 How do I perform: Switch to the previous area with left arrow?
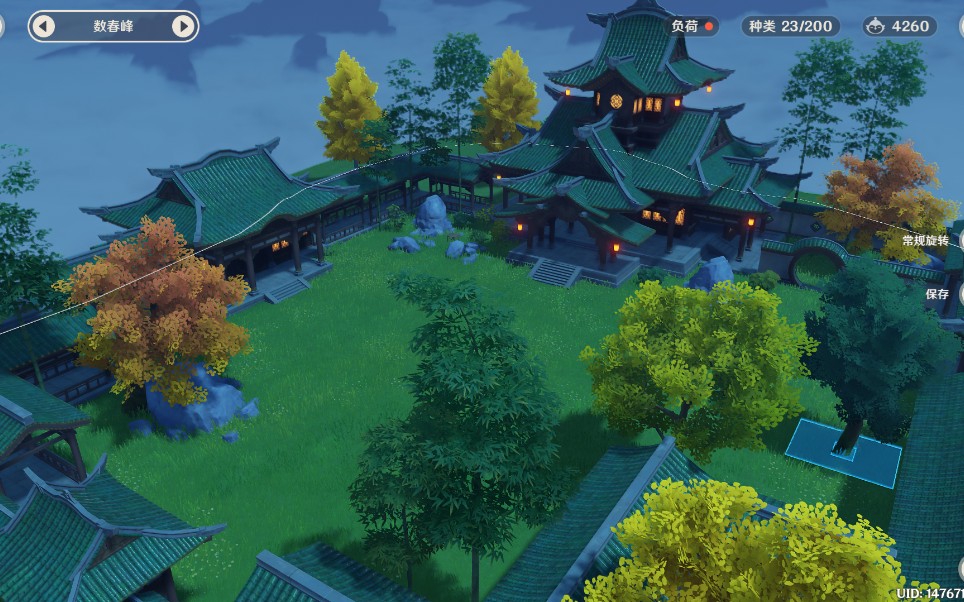pos(43,26)
